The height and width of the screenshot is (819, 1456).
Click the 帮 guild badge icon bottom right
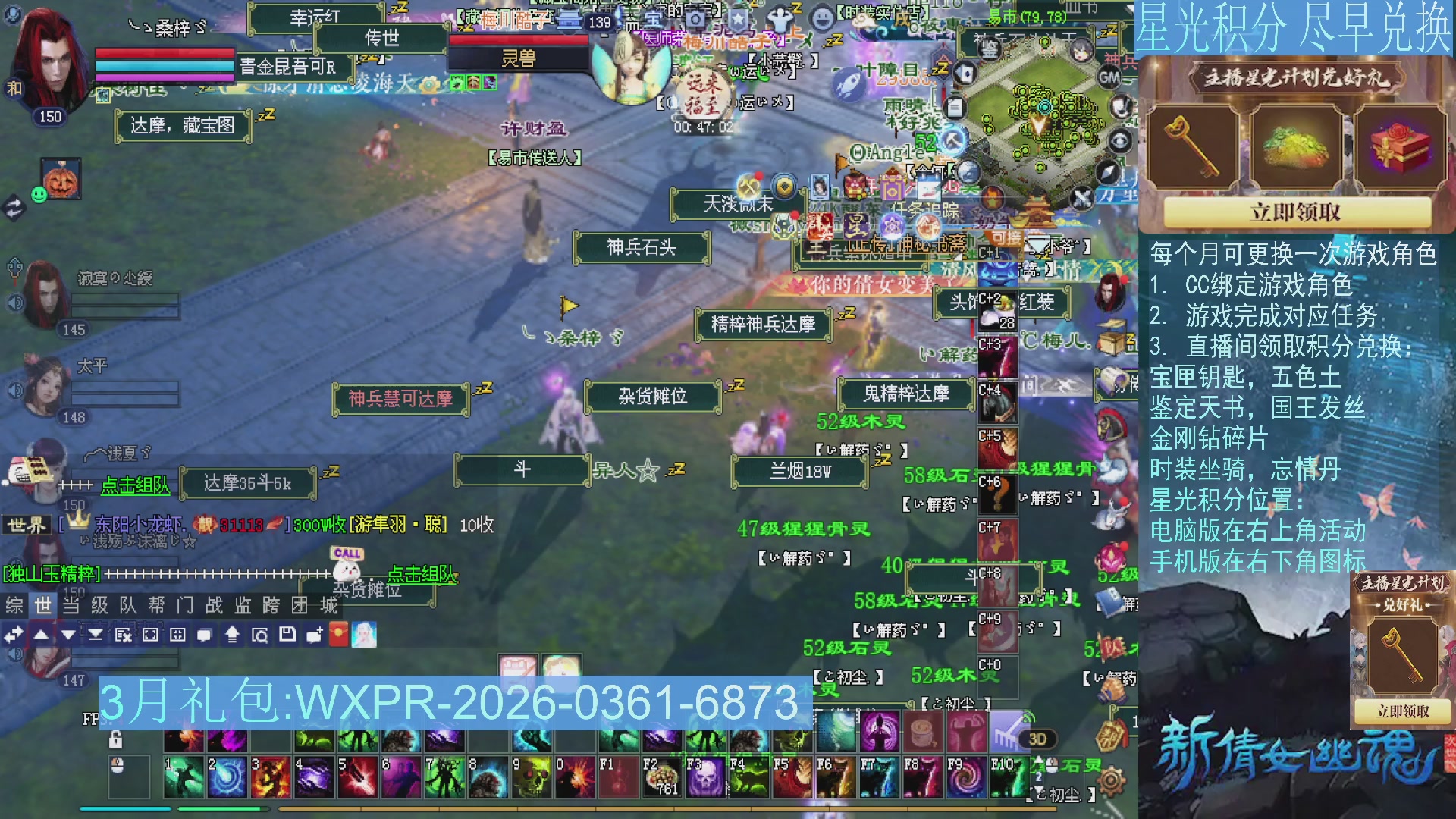click(1112, 736)
